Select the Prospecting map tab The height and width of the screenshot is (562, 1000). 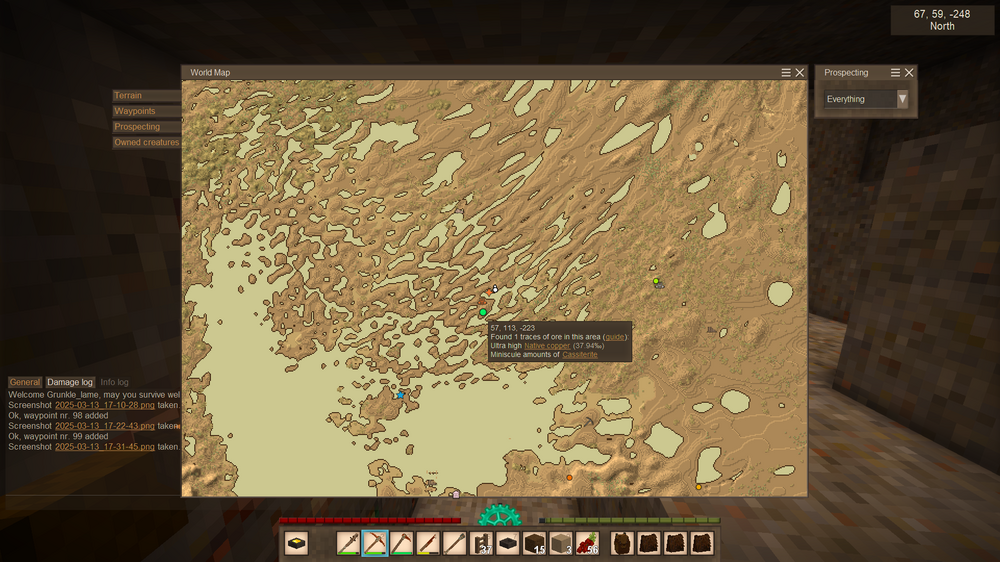tap(137, 127)
